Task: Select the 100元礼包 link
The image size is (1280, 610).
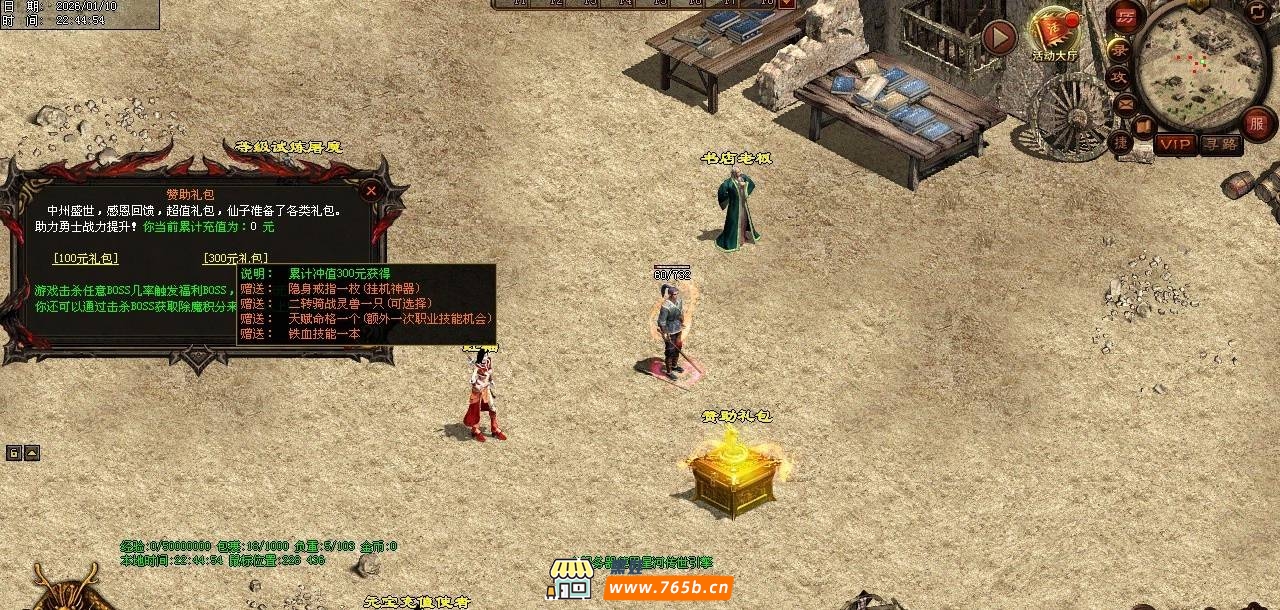Action: click(x=85, y=259)
